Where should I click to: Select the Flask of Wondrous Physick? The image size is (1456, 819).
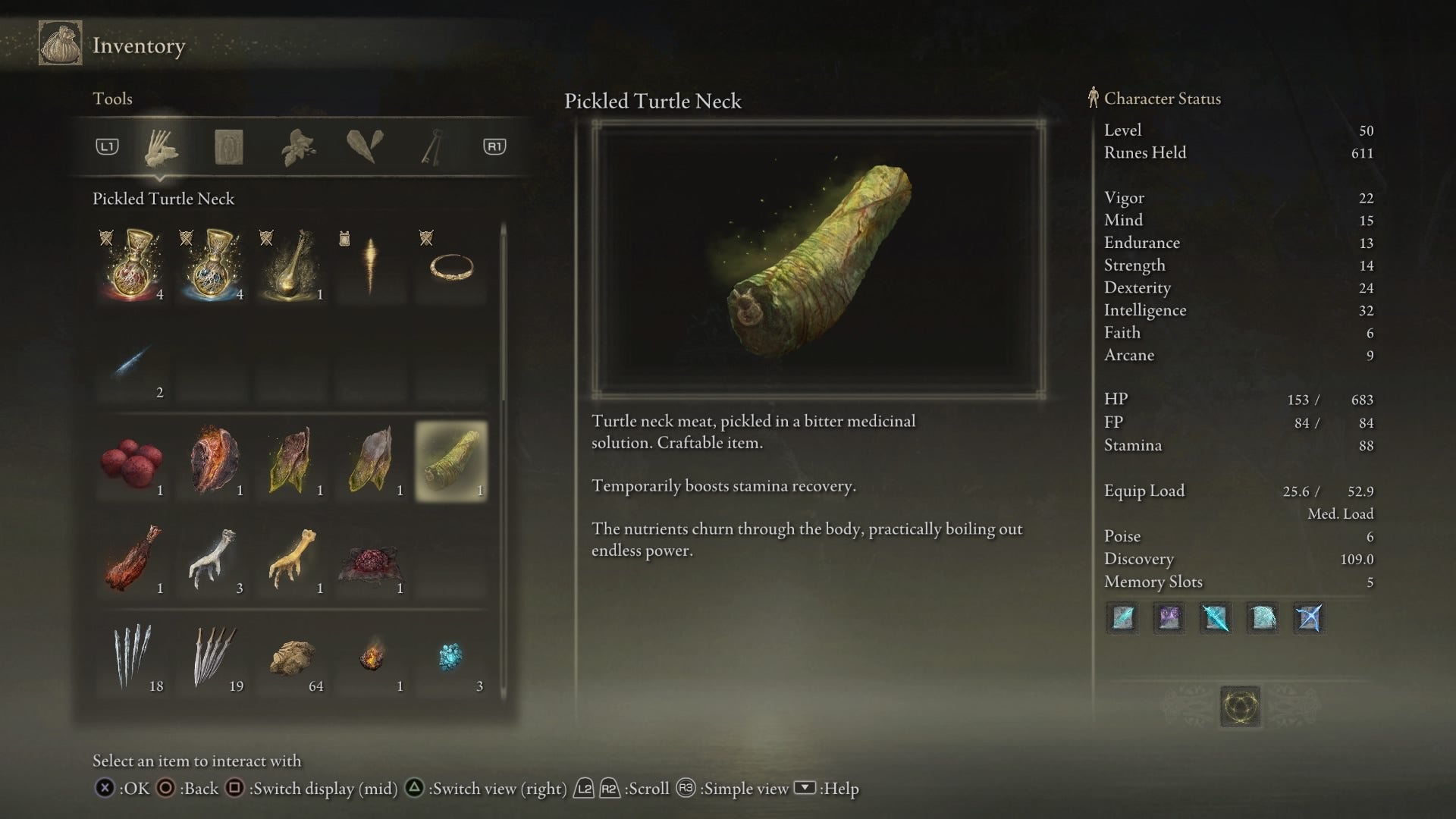(292, 265)
